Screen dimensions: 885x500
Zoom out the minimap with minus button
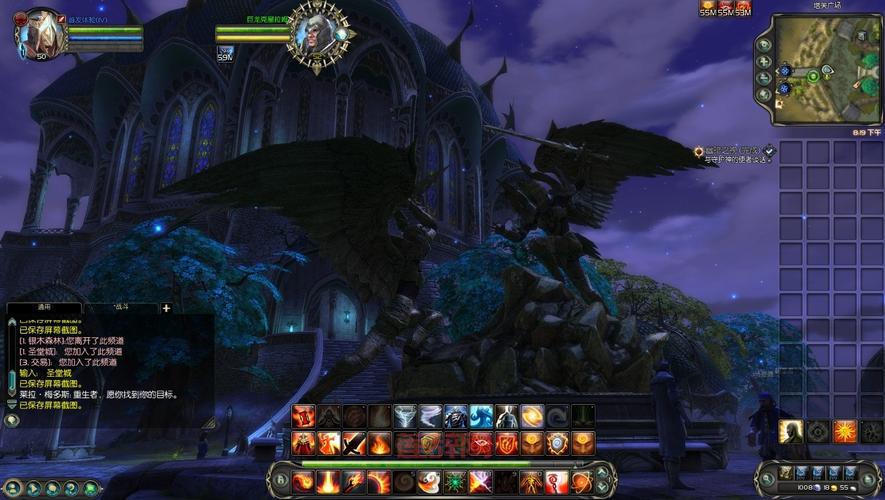765,78
